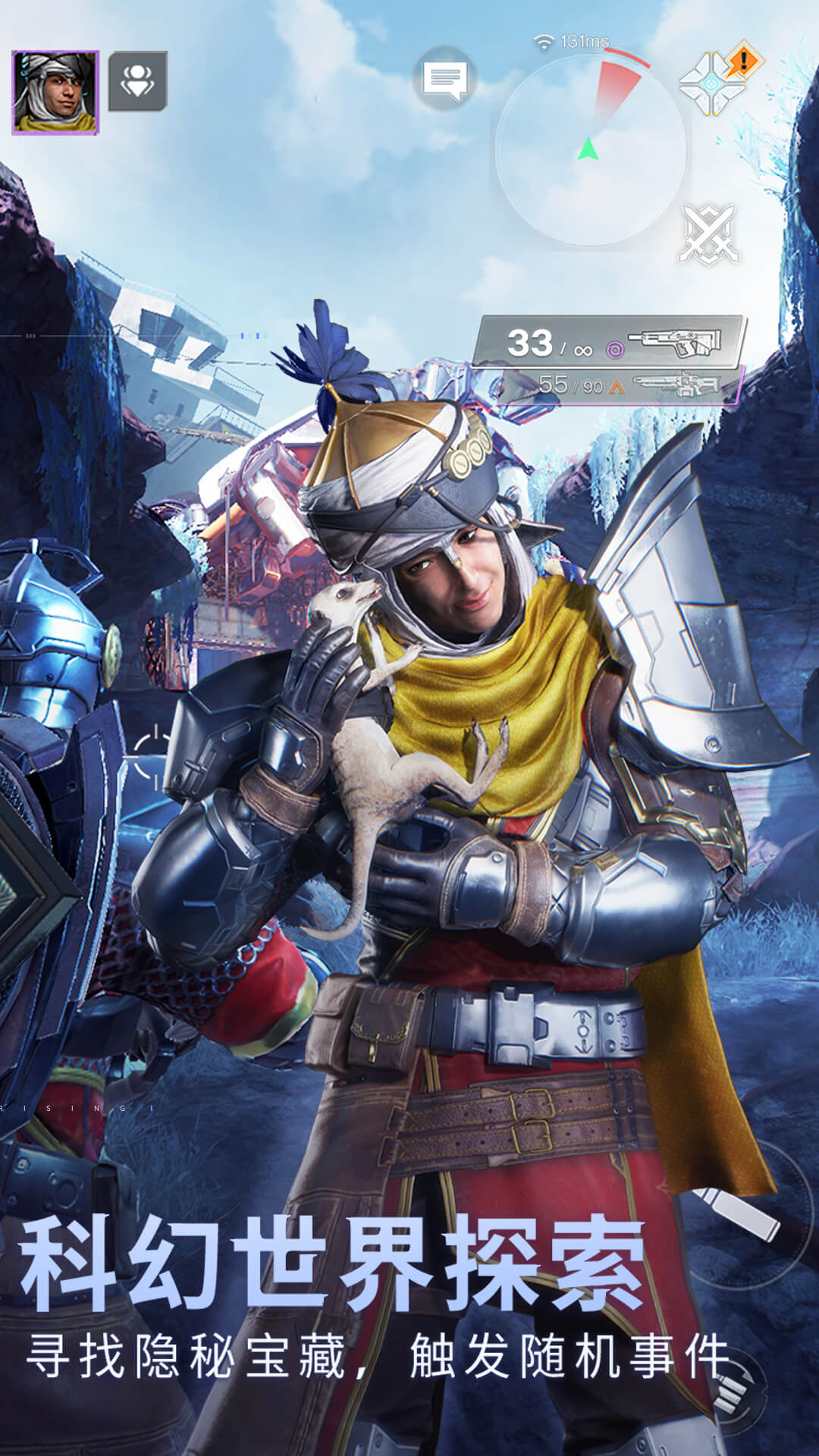Open the chat speech bubble
This screenshot has width=819, height=1456.
point(445,79)
